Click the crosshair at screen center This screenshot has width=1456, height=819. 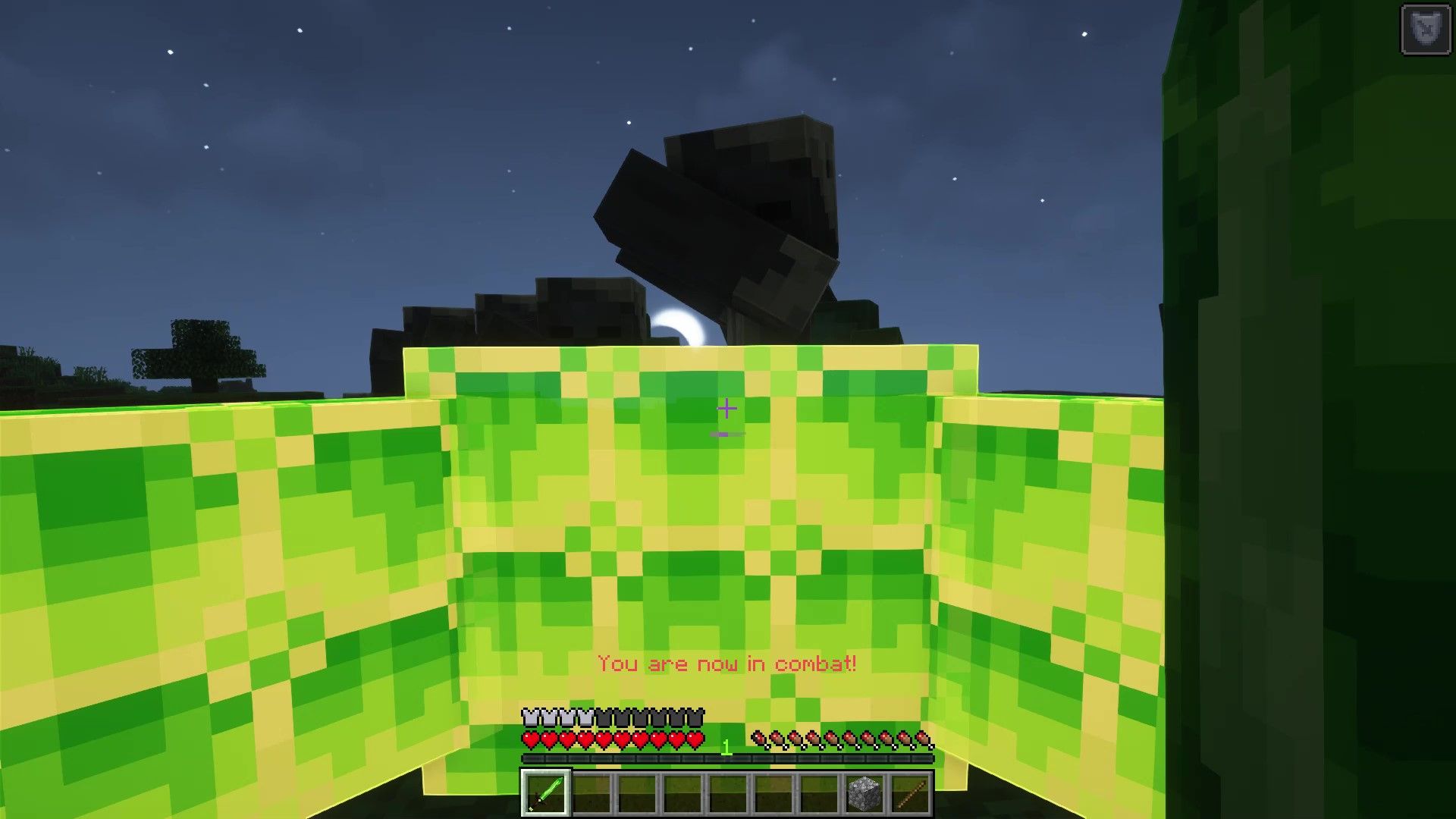(728, 409)
